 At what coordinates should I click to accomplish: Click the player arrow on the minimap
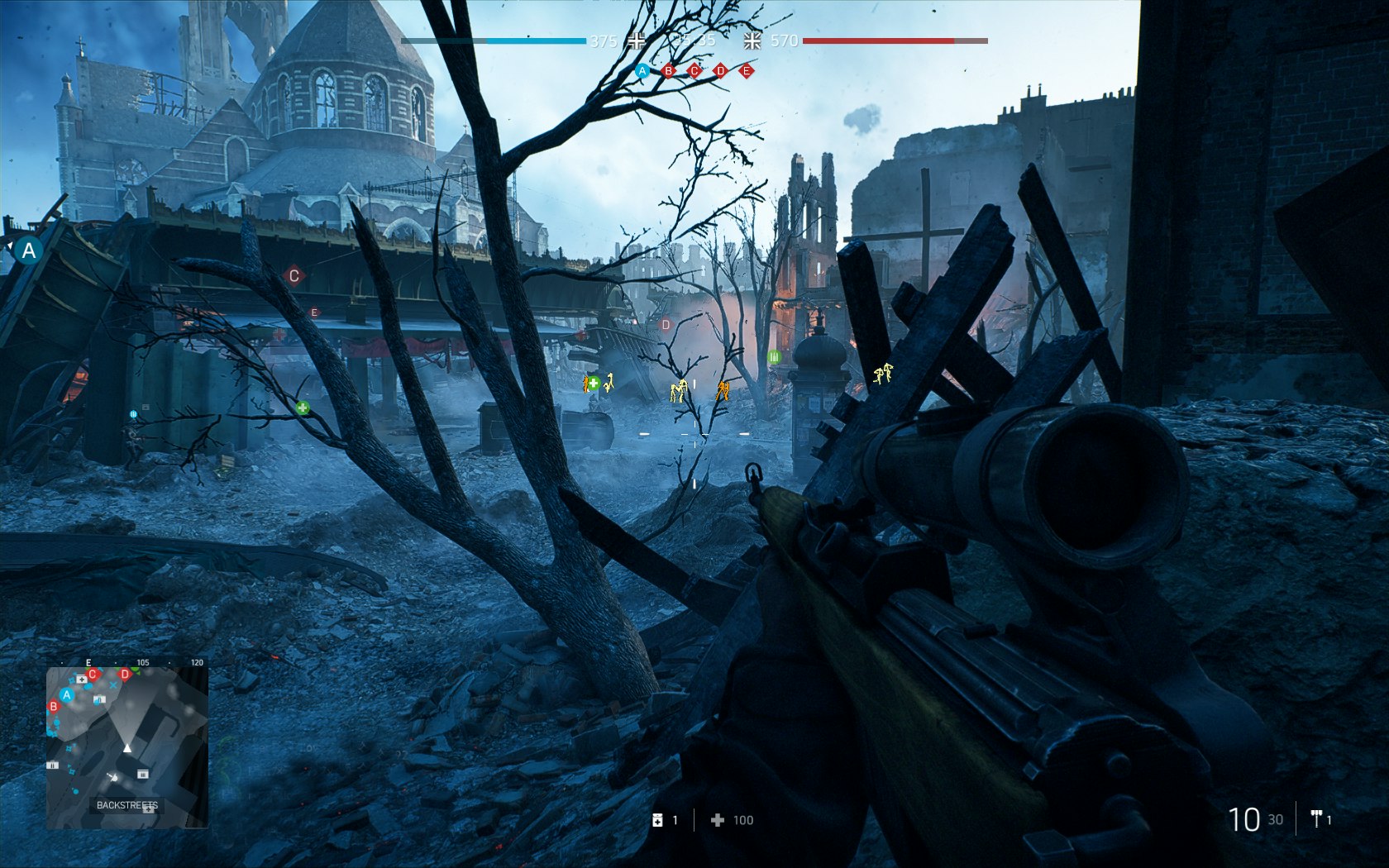(127, 747)
